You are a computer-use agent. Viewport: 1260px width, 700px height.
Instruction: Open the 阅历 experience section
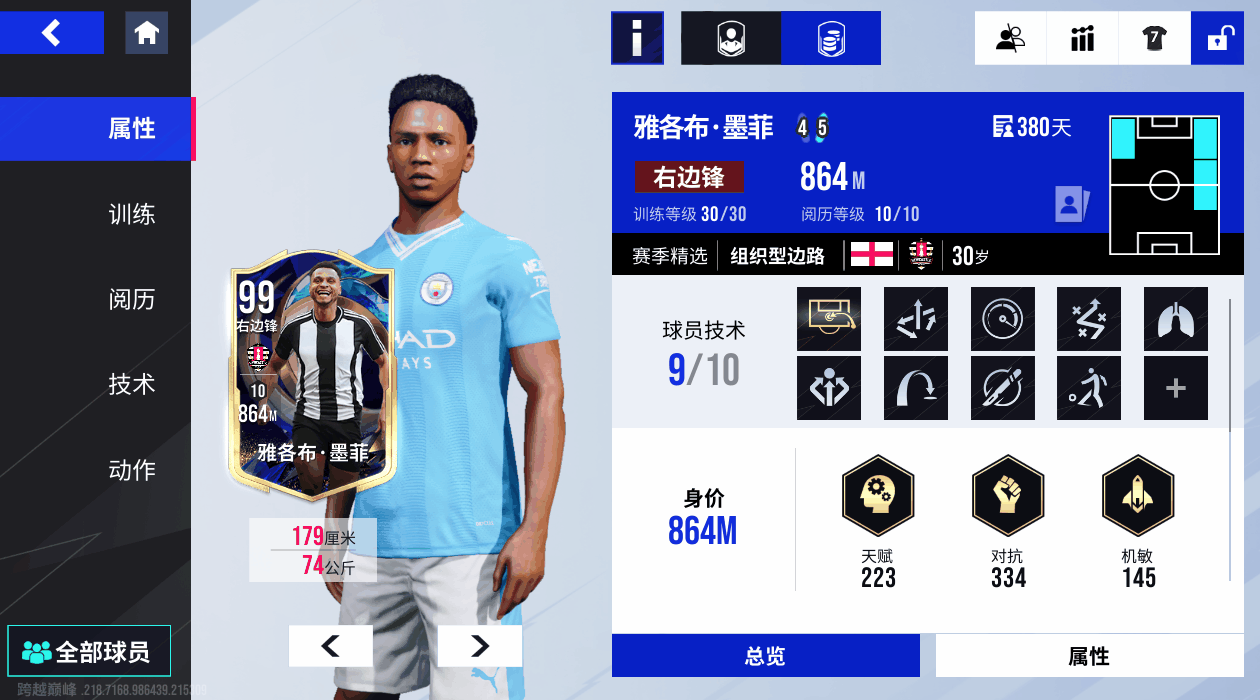131,299
